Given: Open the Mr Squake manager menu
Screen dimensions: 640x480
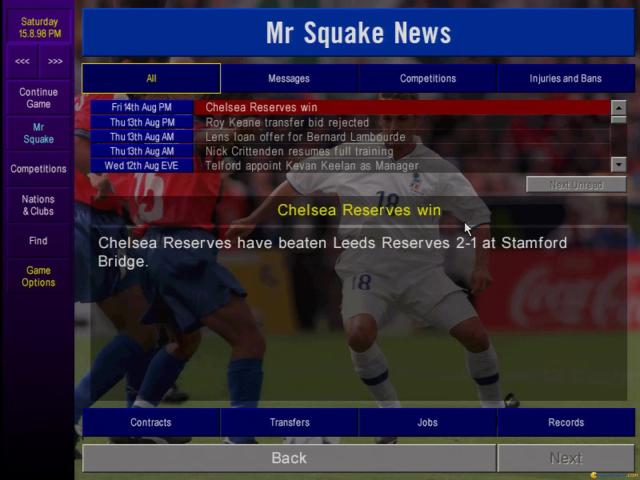Looking at the screenshot, I should coord(38,133).
